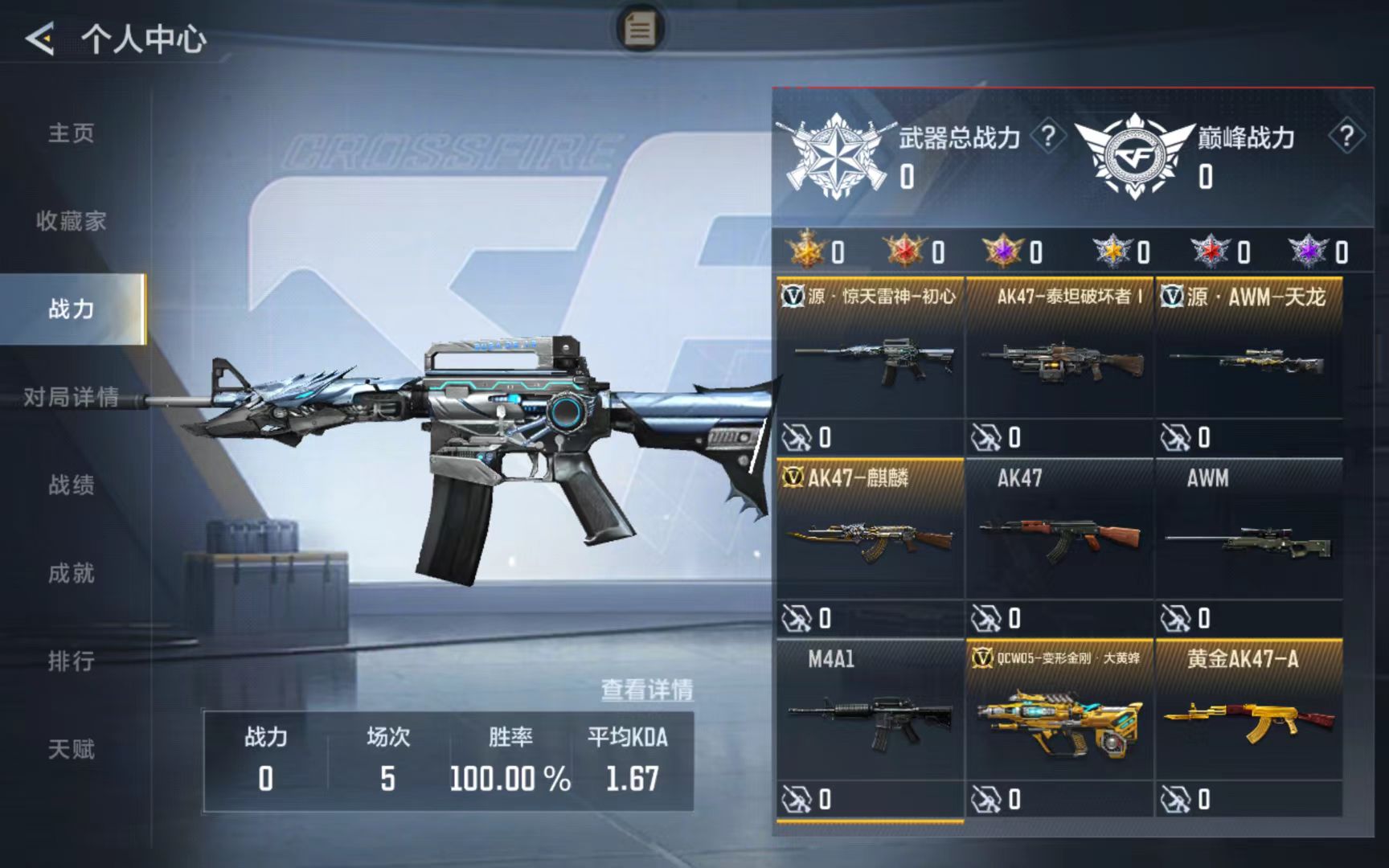Select the 战力 tab
The image size is (1389, 868).
[x=72, y=309]
